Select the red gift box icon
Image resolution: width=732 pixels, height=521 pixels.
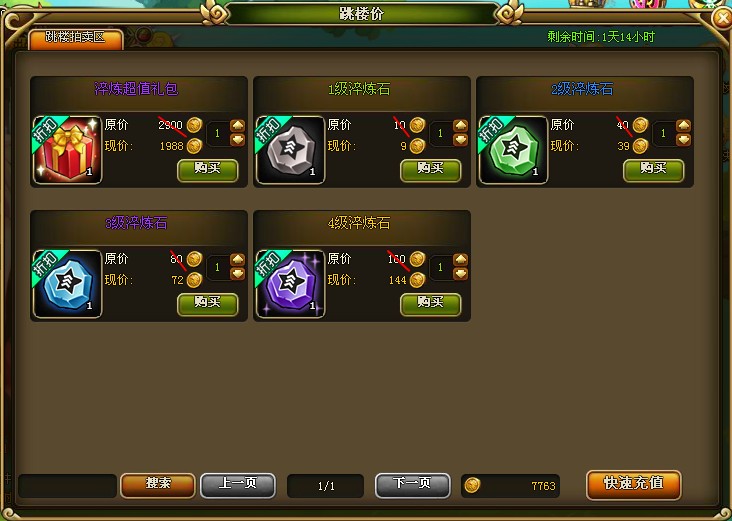point(67,150)
